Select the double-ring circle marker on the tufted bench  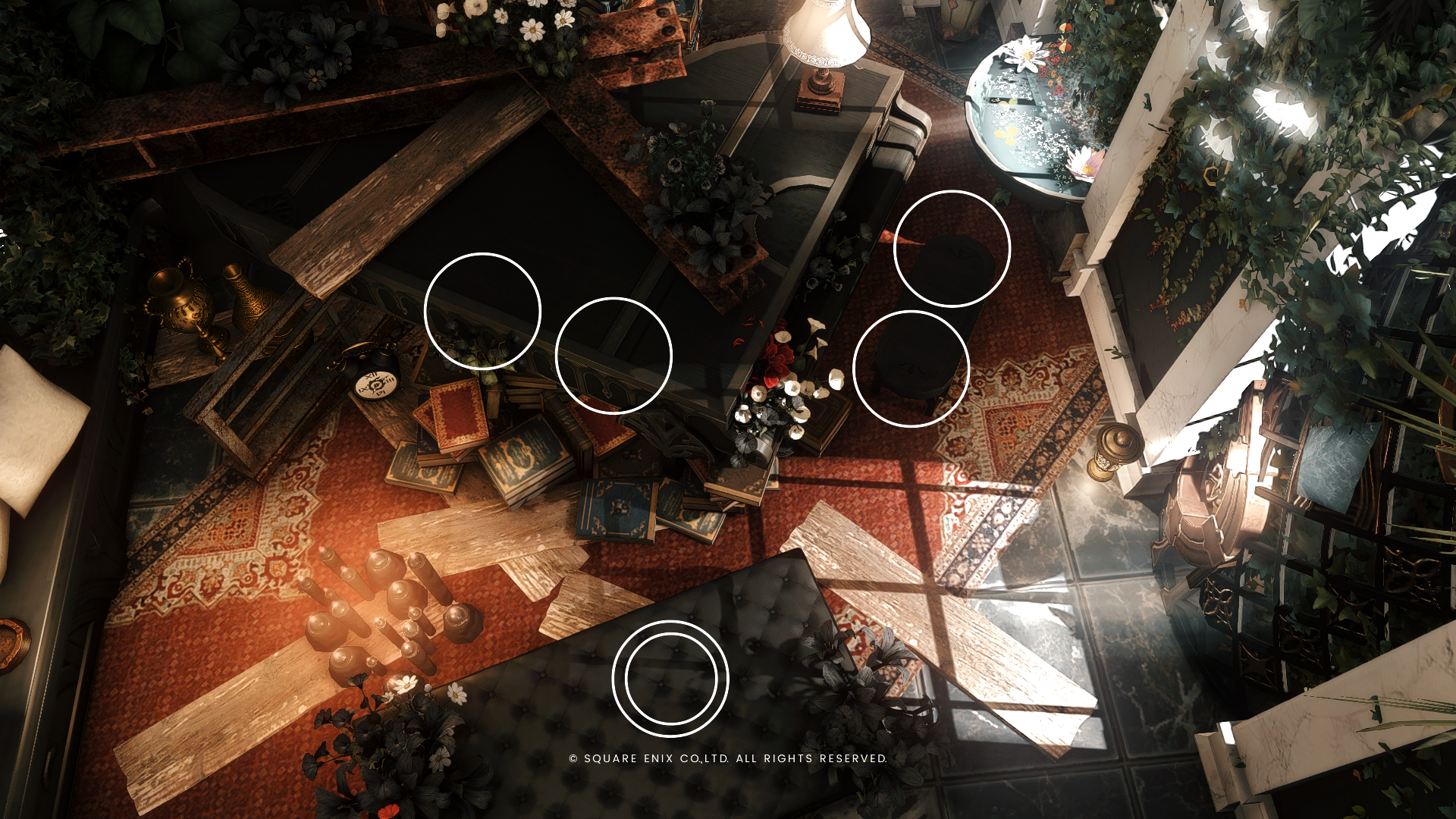coord(670,679)
